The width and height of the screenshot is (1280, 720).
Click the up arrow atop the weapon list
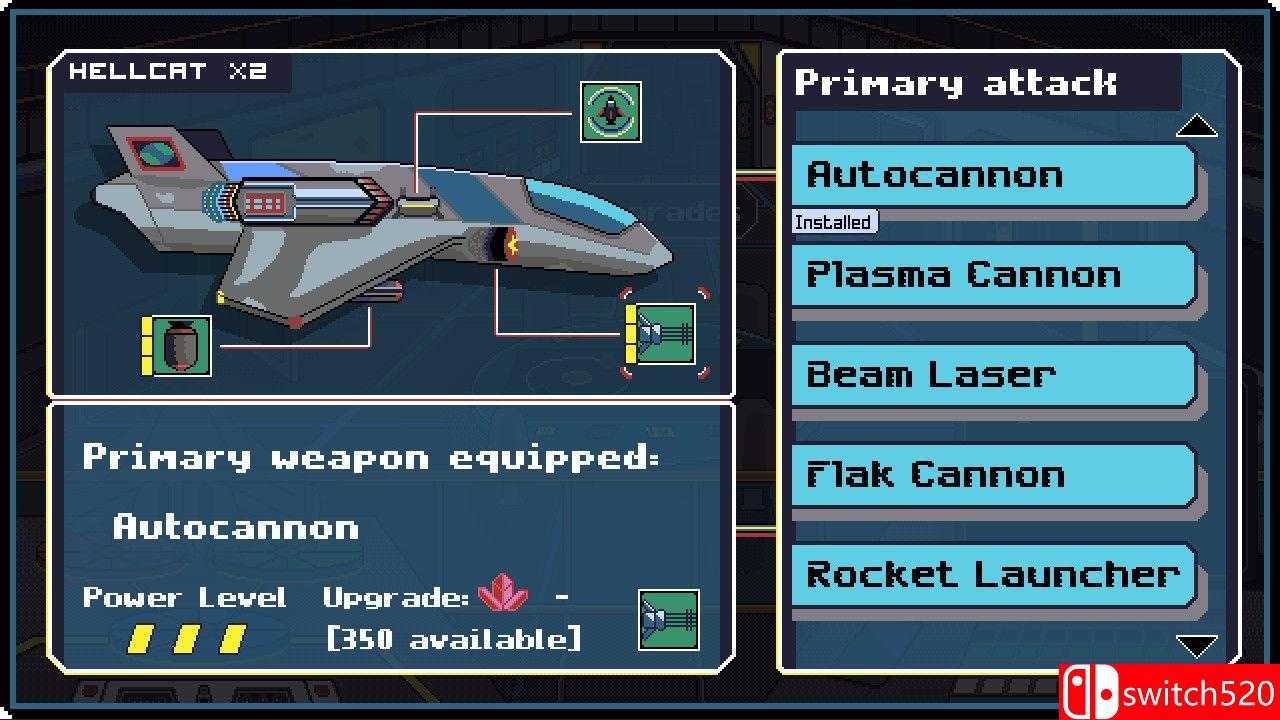[x=1198, y=125]
